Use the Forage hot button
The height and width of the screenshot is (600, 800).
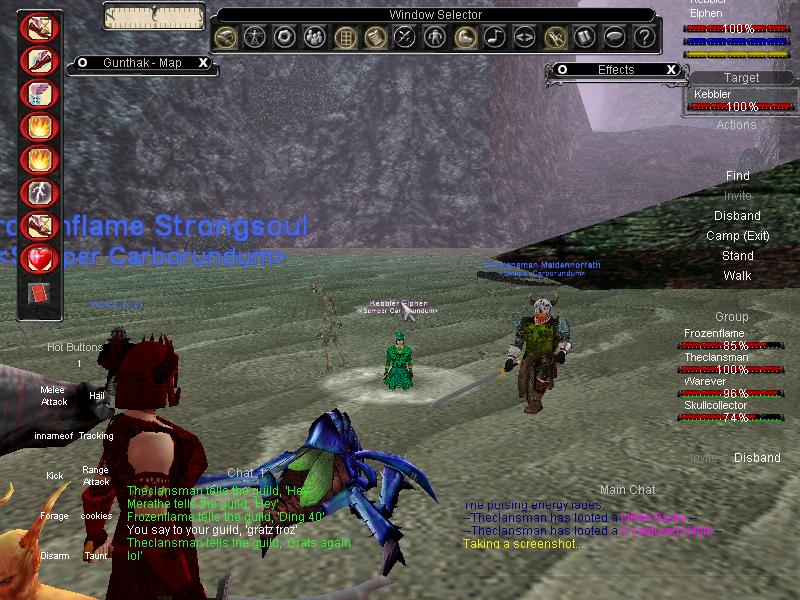(x=54, y=516)
